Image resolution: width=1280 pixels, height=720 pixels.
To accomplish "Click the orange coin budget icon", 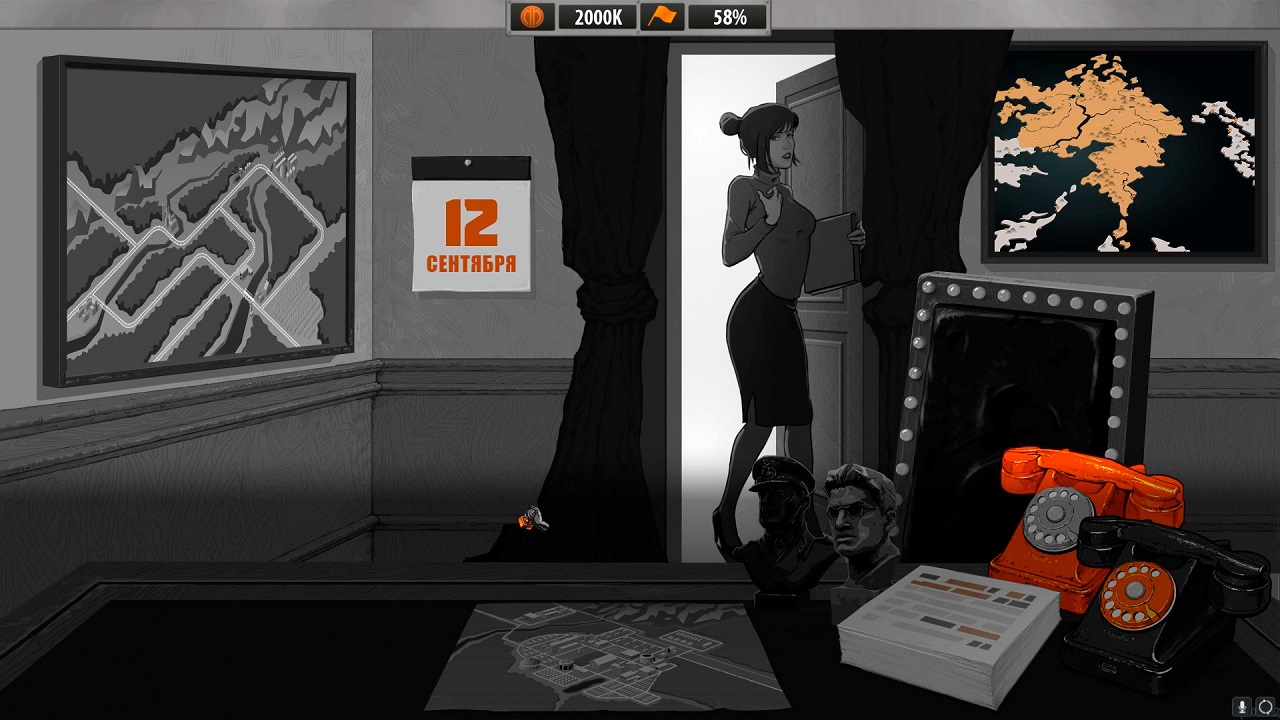I will [533, 17].
